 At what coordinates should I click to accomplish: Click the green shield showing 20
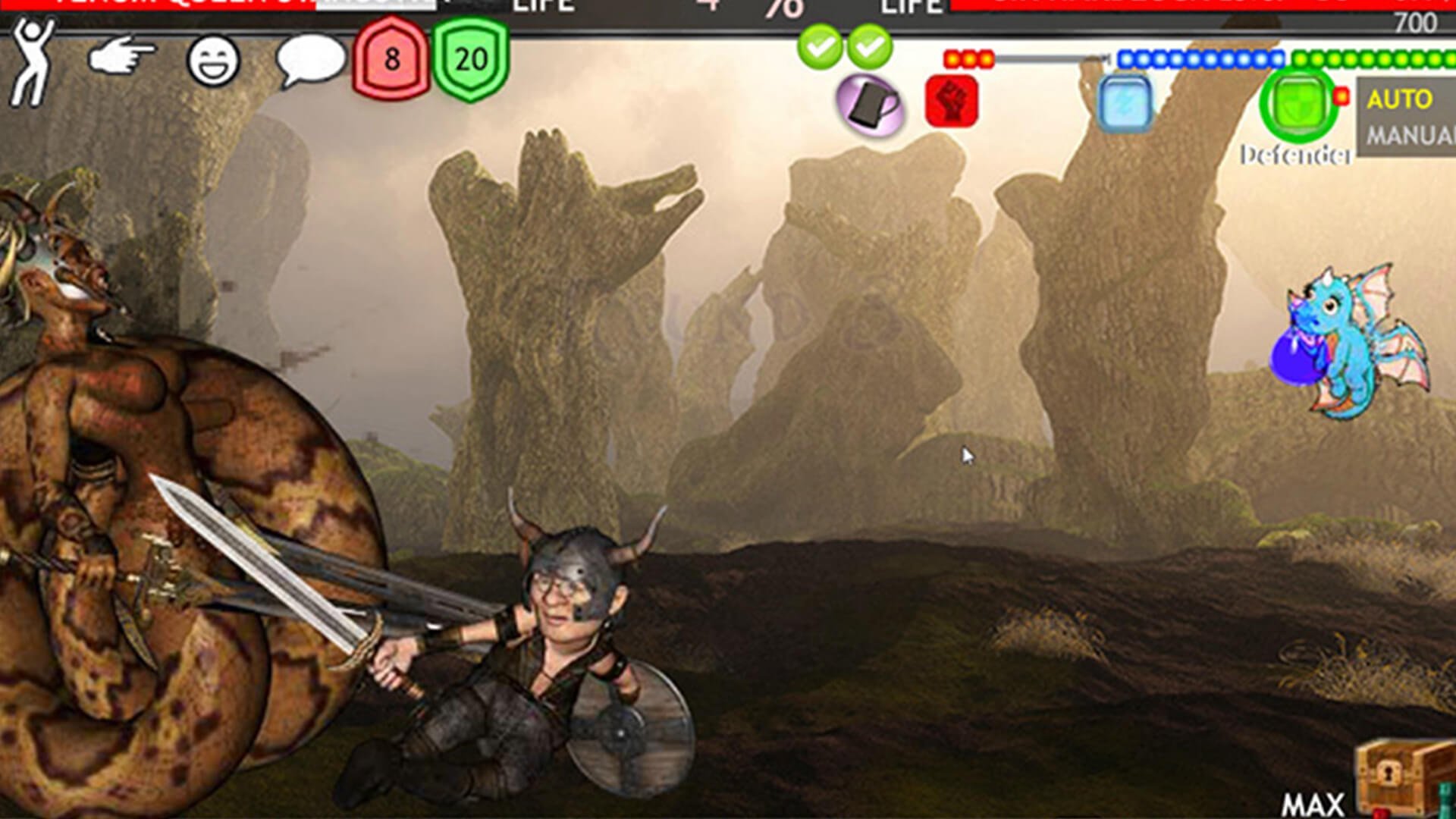coord(471,59)
